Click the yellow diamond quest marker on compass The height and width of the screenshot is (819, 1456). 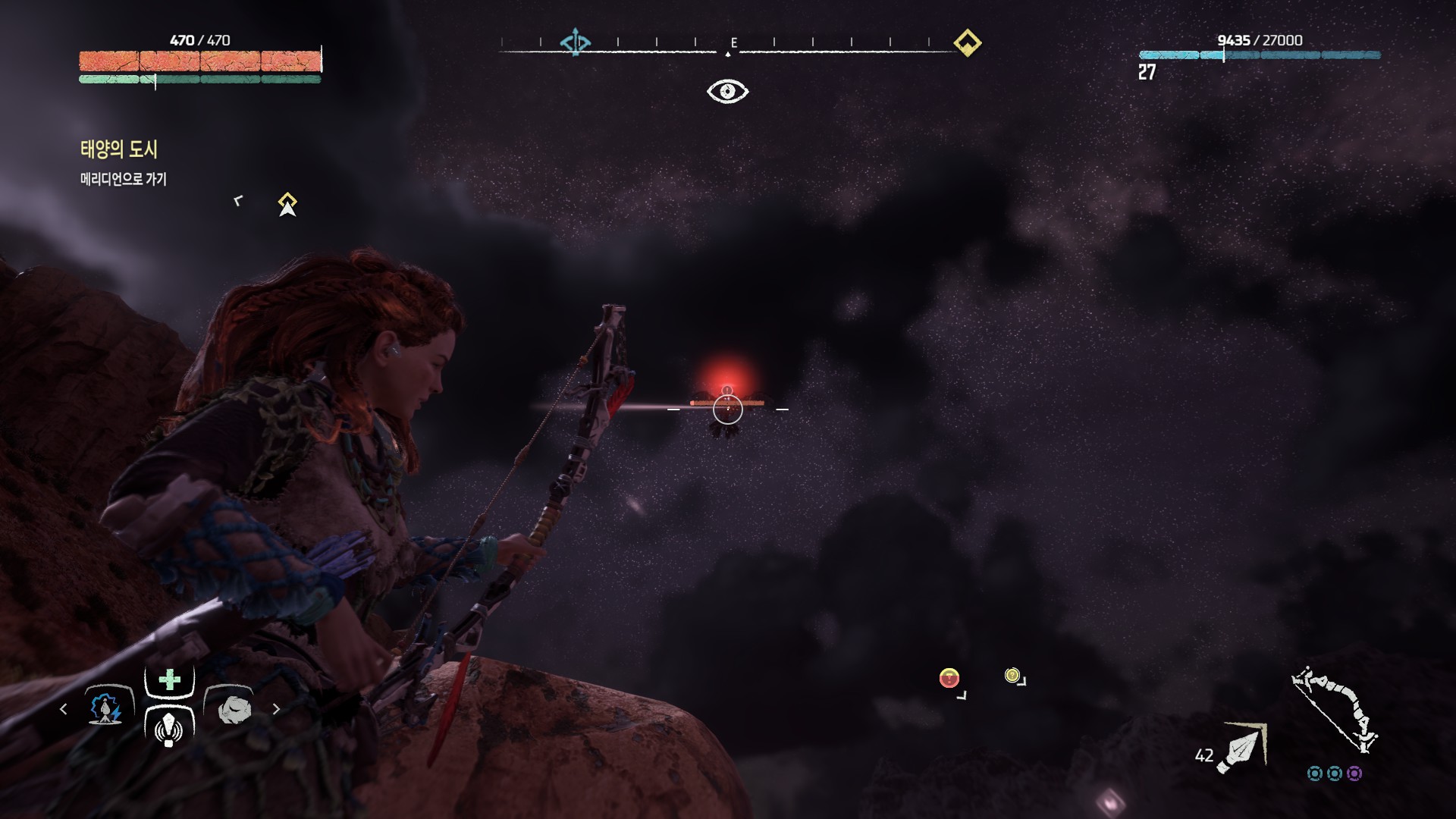click(x=967, y=42)
